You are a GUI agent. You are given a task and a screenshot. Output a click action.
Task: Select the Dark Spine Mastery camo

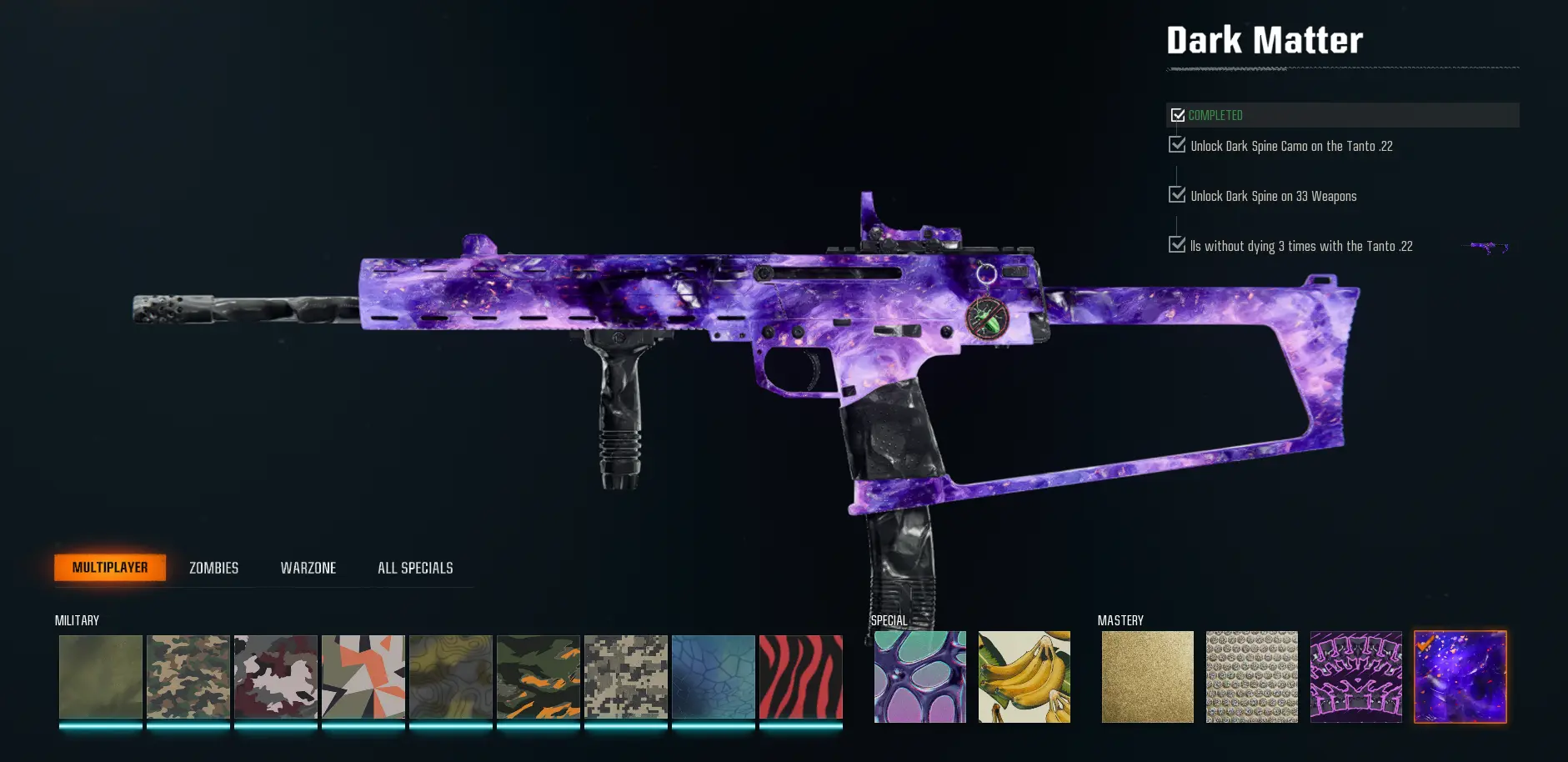[x=1356, y=677]
